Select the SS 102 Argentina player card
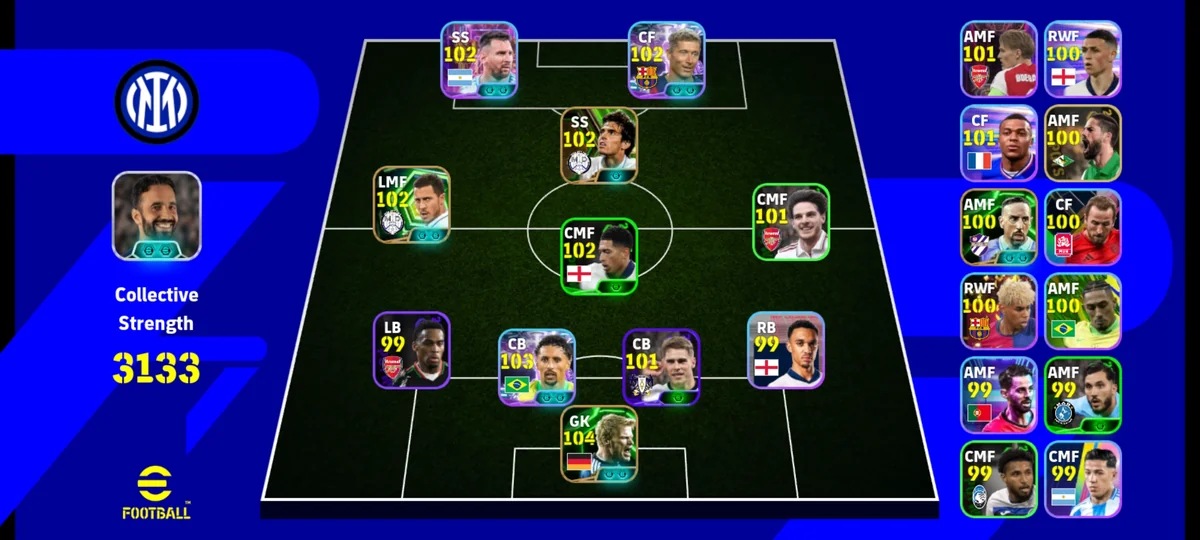1200x540 pixels. click(x=479, y=60)
